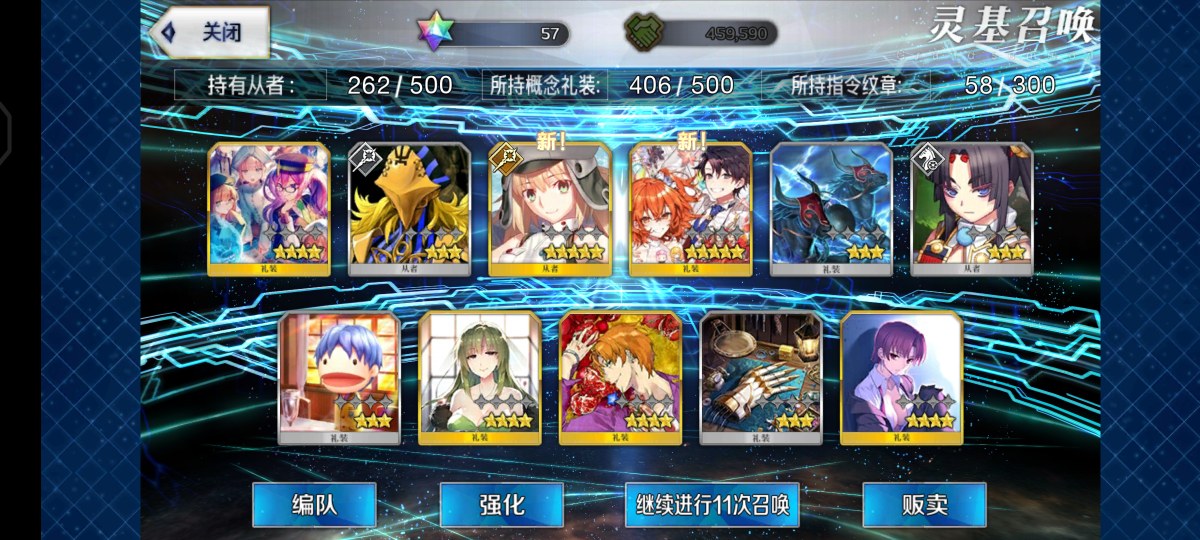Image resolution: width=1200 pixels, height=540 pixels.
Task: Inspect the new orange-haired girl craft essence
Action: (690, 208)
